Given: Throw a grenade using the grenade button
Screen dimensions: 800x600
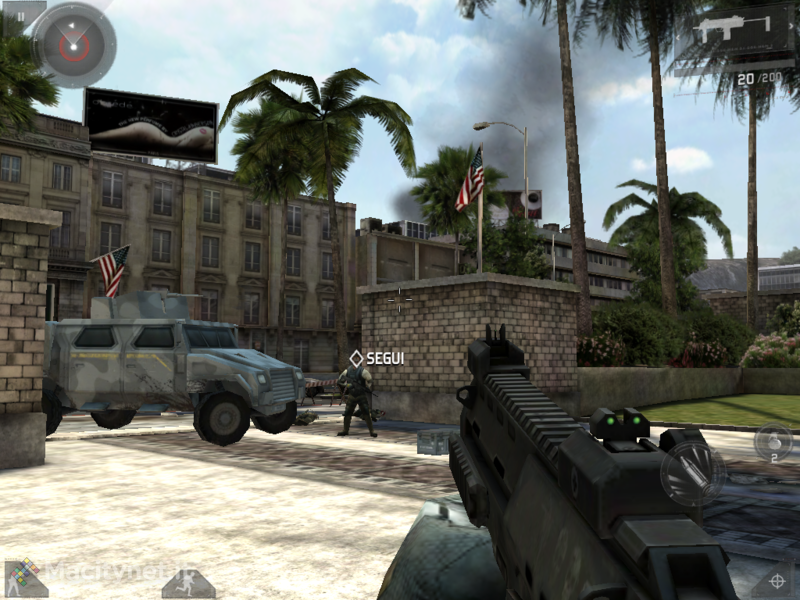Looking at the screenshot, I should (772, 441).
